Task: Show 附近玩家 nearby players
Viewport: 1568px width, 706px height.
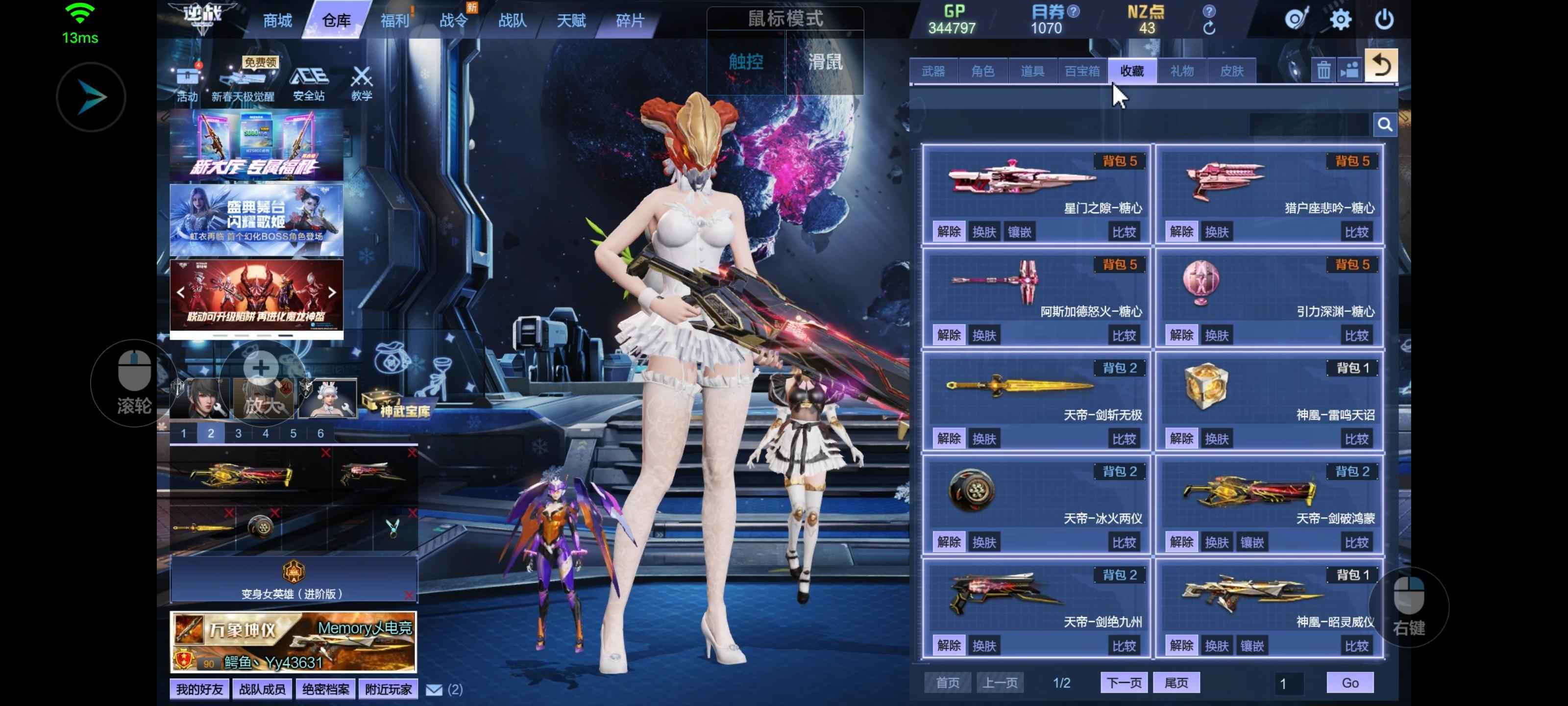Action: coord(389,689)
